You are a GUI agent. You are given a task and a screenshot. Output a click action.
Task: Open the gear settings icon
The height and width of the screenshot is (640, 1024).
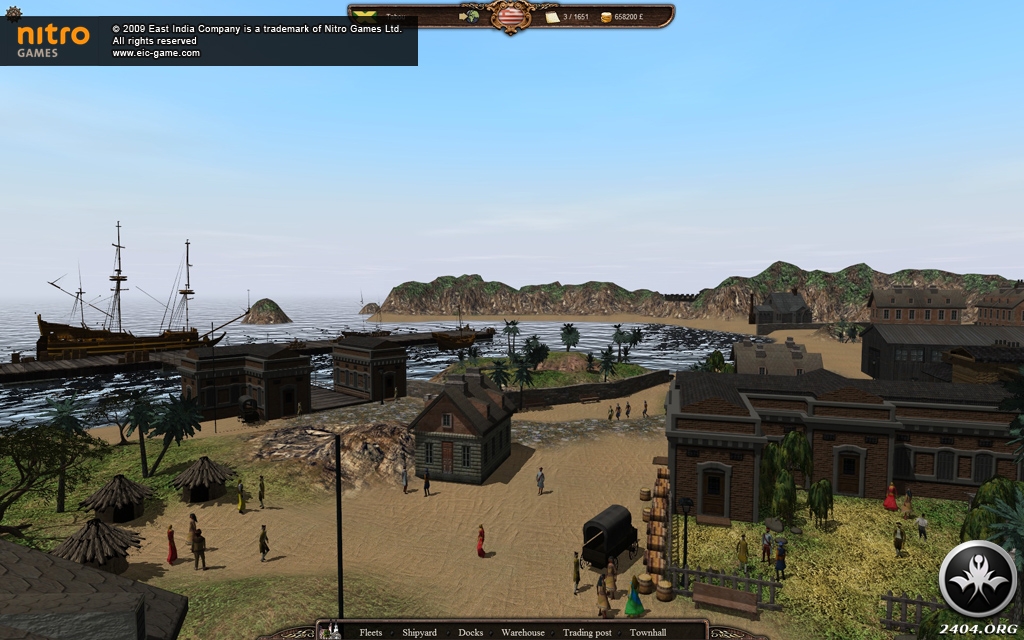pos(13,13)
